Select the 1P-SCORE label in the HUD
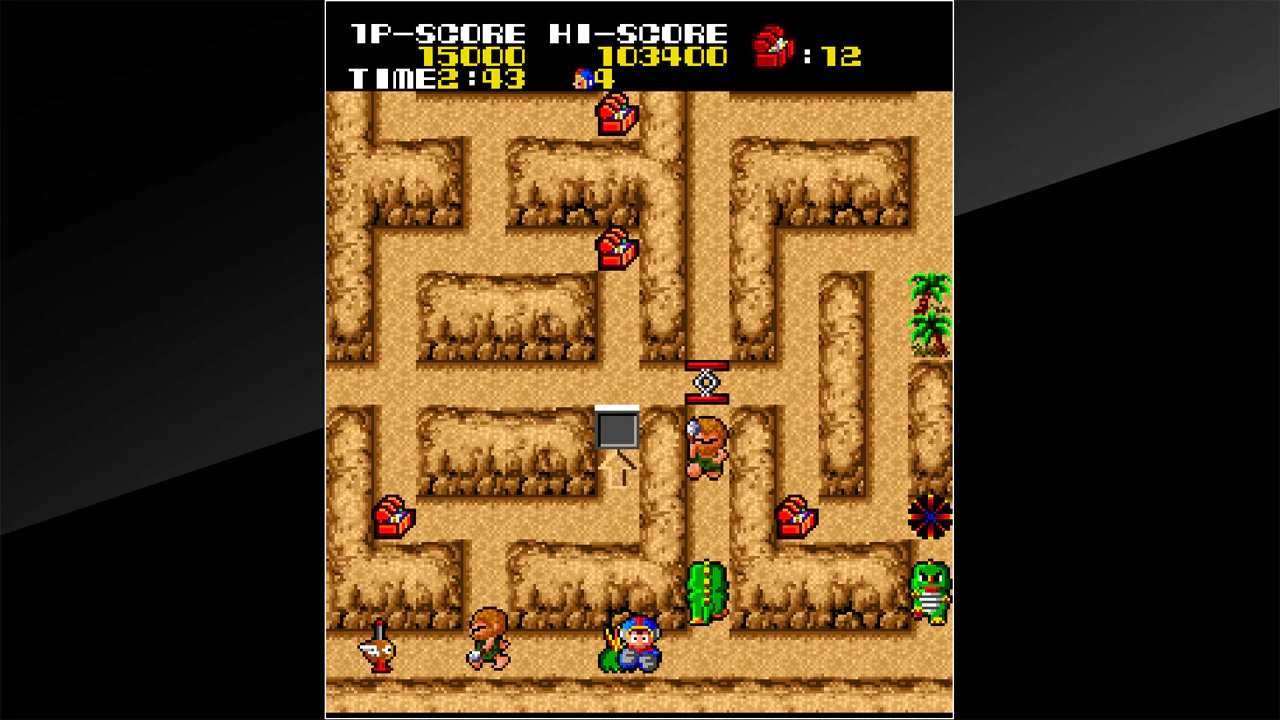This screenshot has width=1280, height=720. (435, 31)
